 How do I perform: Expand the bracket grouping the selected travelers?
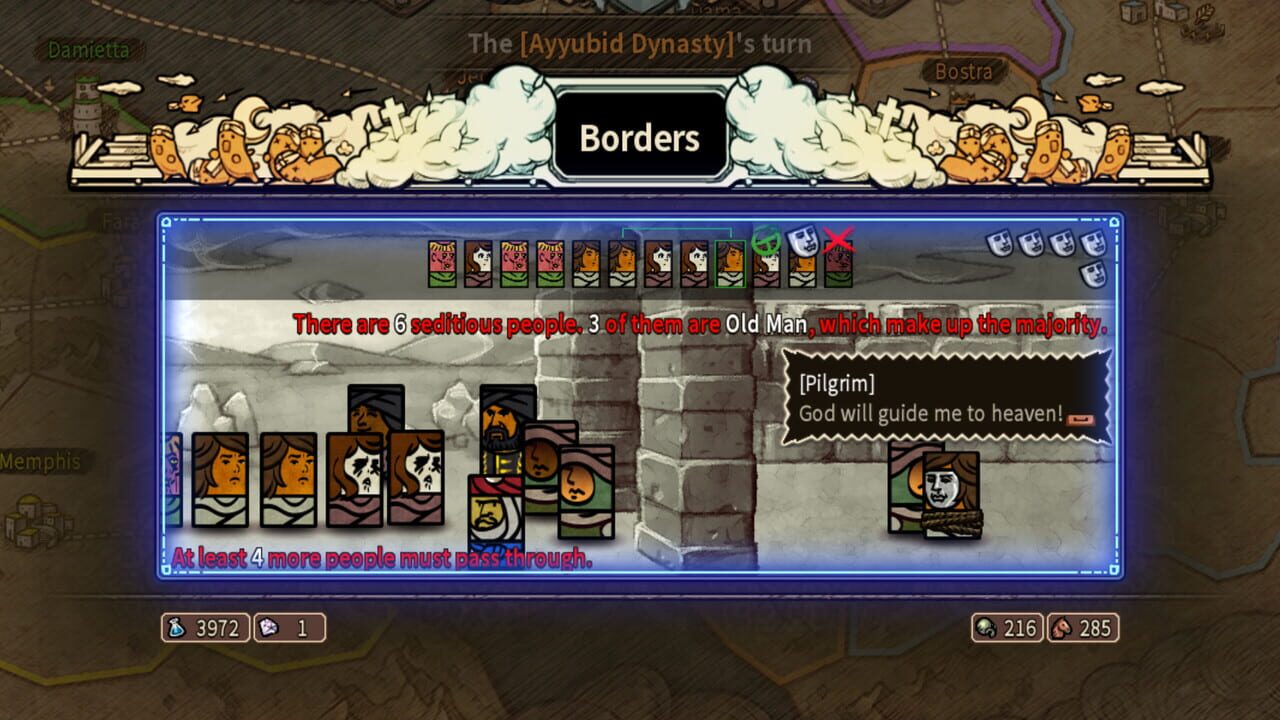pos(678,229)
